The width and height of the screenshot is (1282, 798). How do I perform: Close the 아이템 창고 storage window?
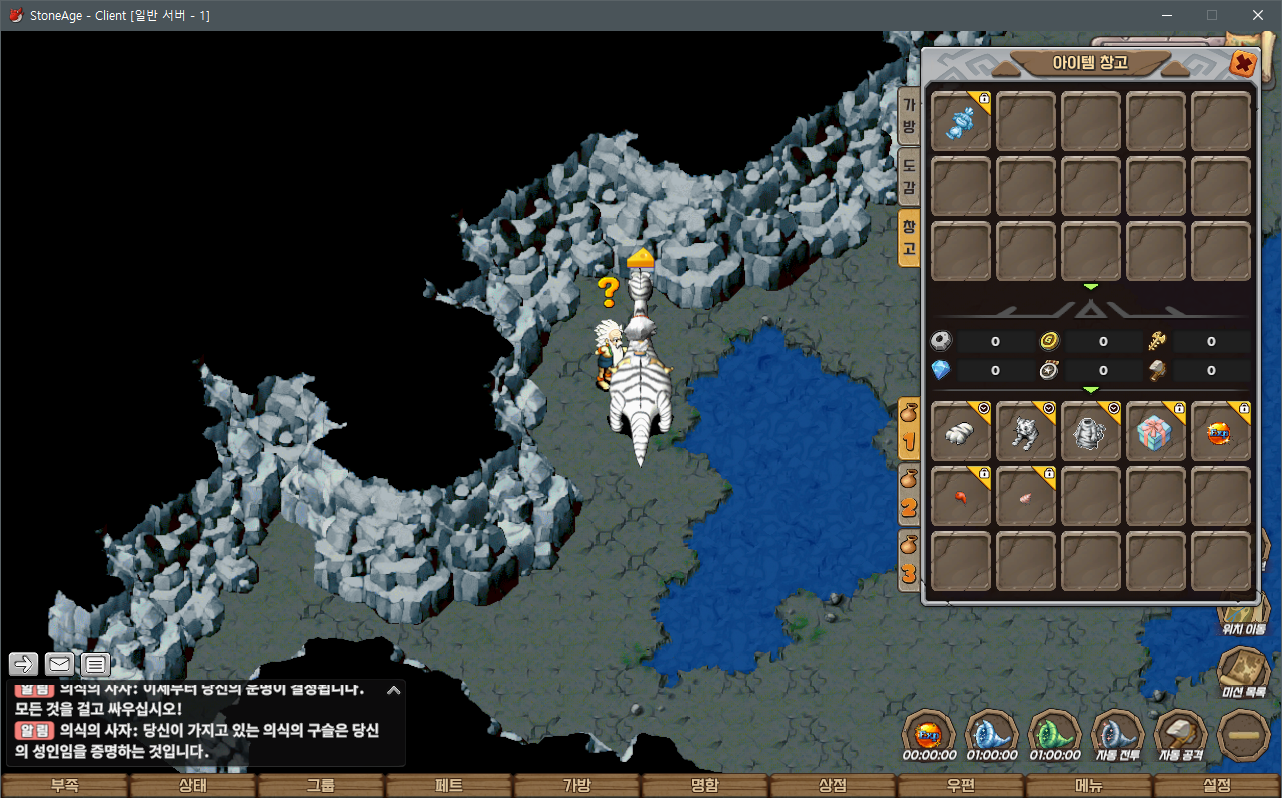point(1242,64)
